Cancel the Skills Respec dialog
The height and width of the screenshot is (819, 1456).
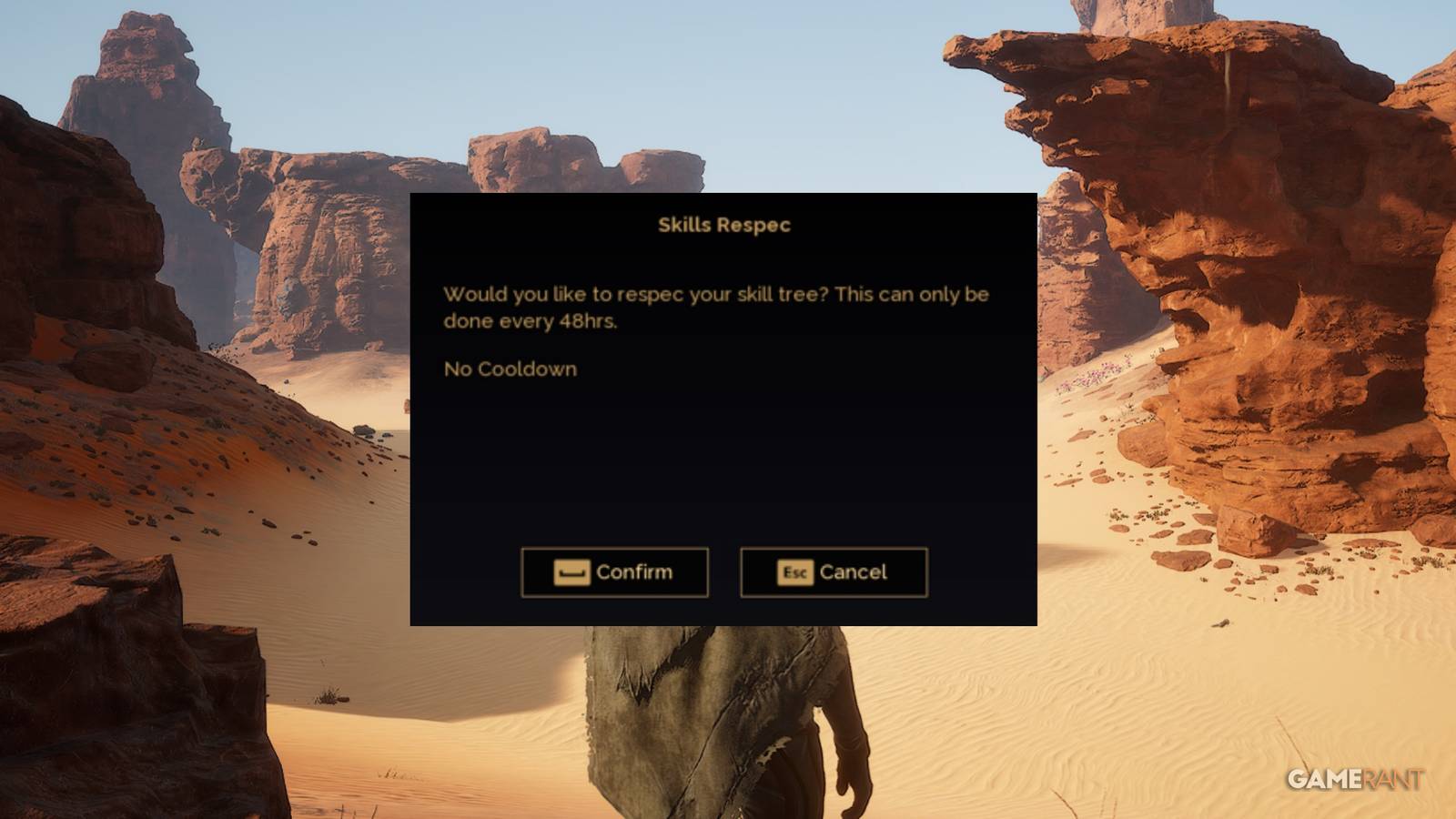click(x=834, y=572)
